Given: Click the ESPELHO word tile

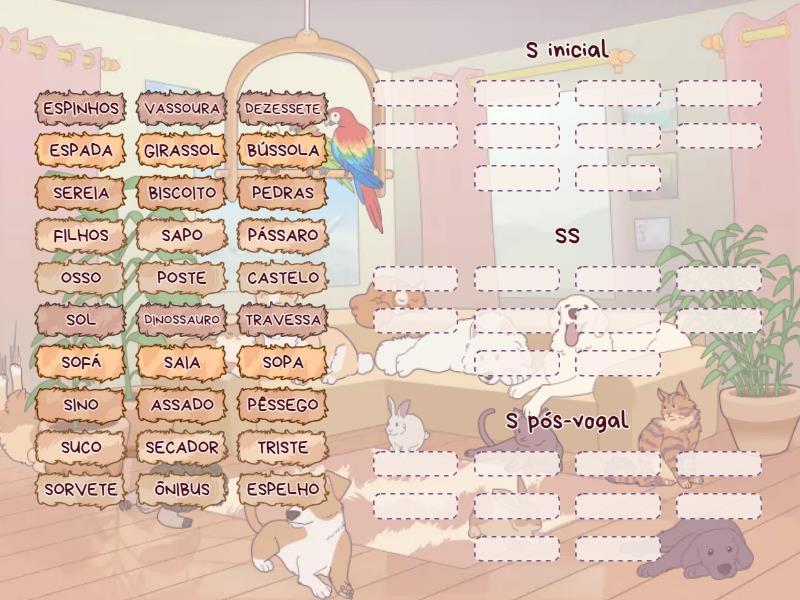Looking at the screenshot, I should [x=283, y=490].
